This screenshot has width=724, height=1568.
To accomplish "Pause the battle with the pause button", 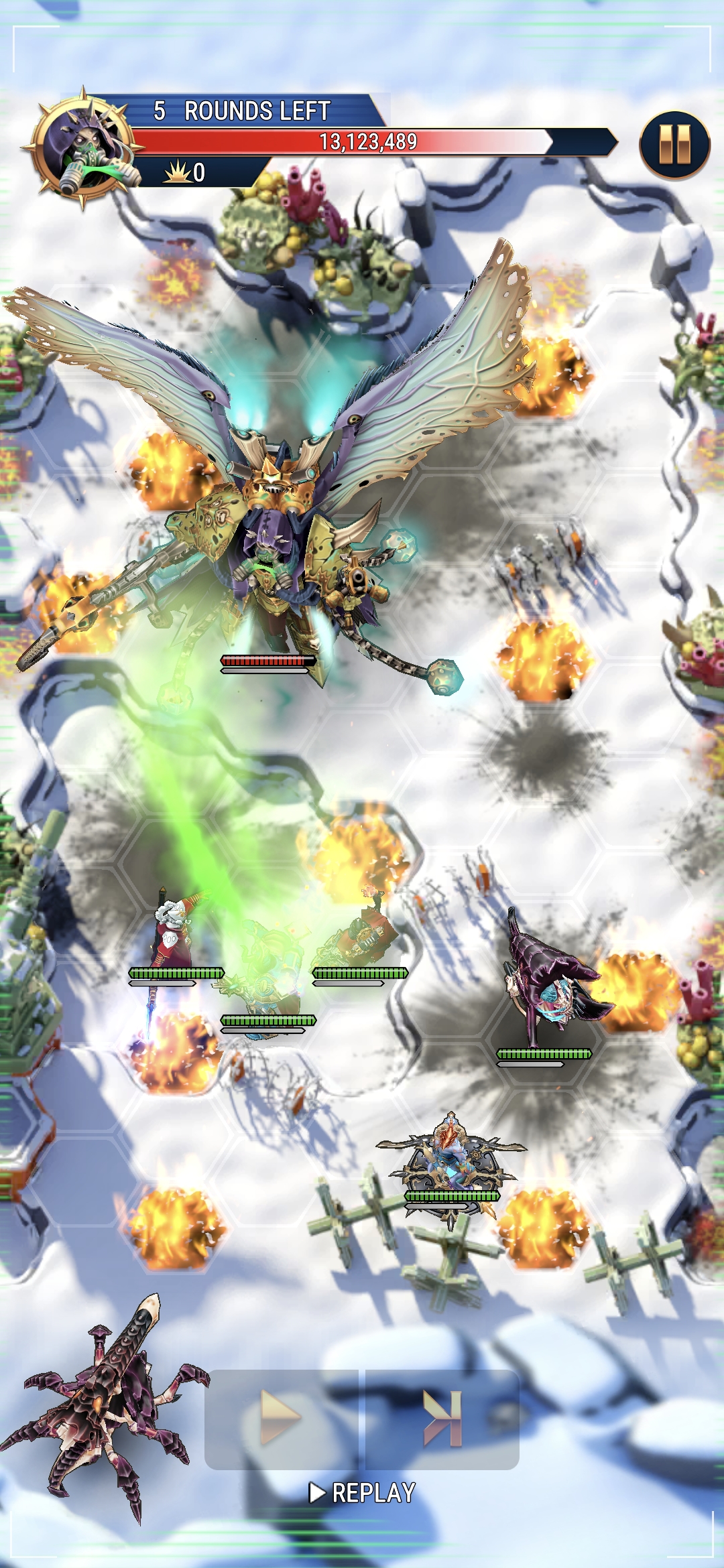I will (x=674, y=145).
